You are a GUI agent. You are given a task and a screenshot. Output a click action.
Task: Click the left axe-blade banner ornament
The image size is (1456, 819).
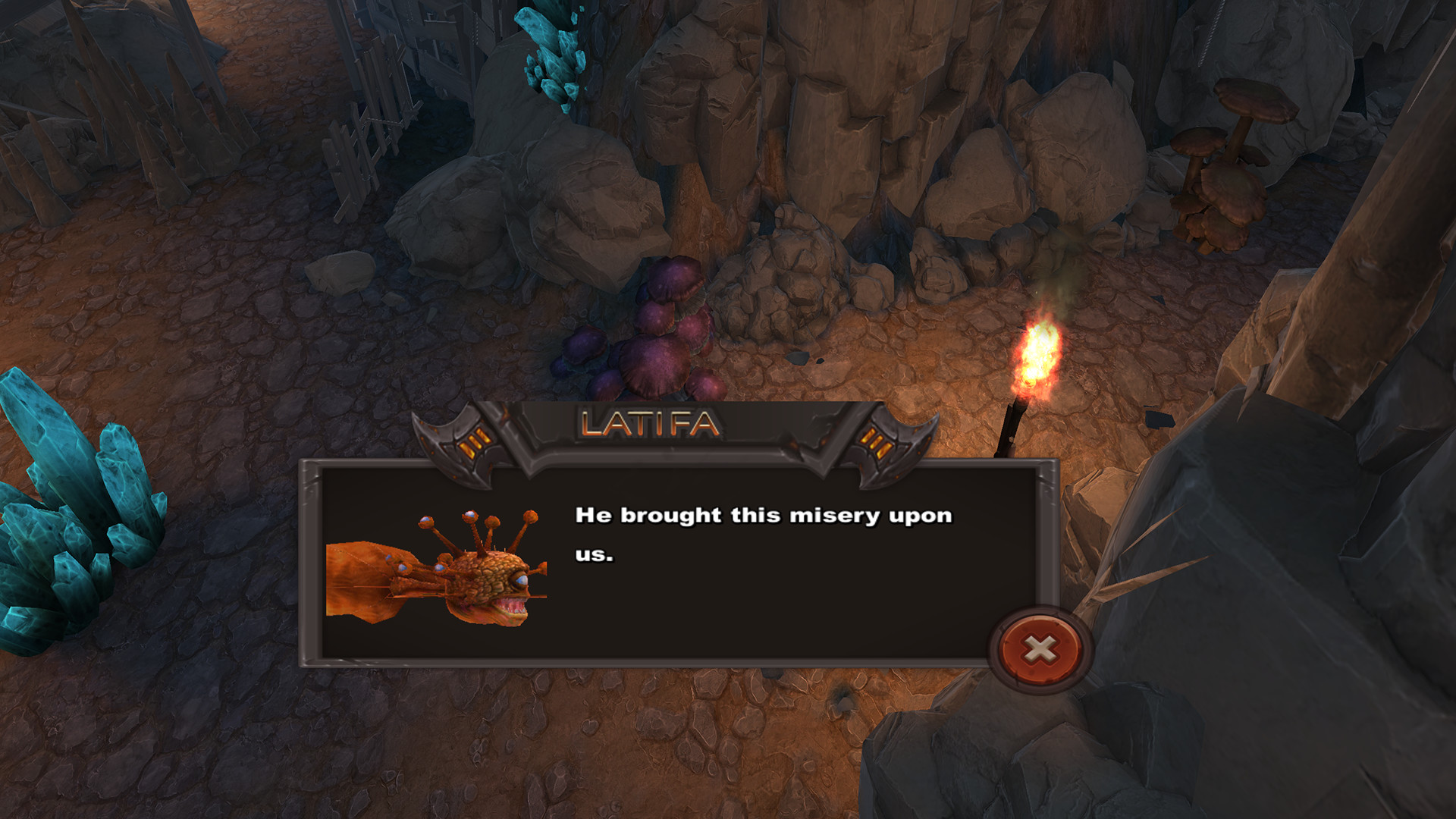[455, 440]
